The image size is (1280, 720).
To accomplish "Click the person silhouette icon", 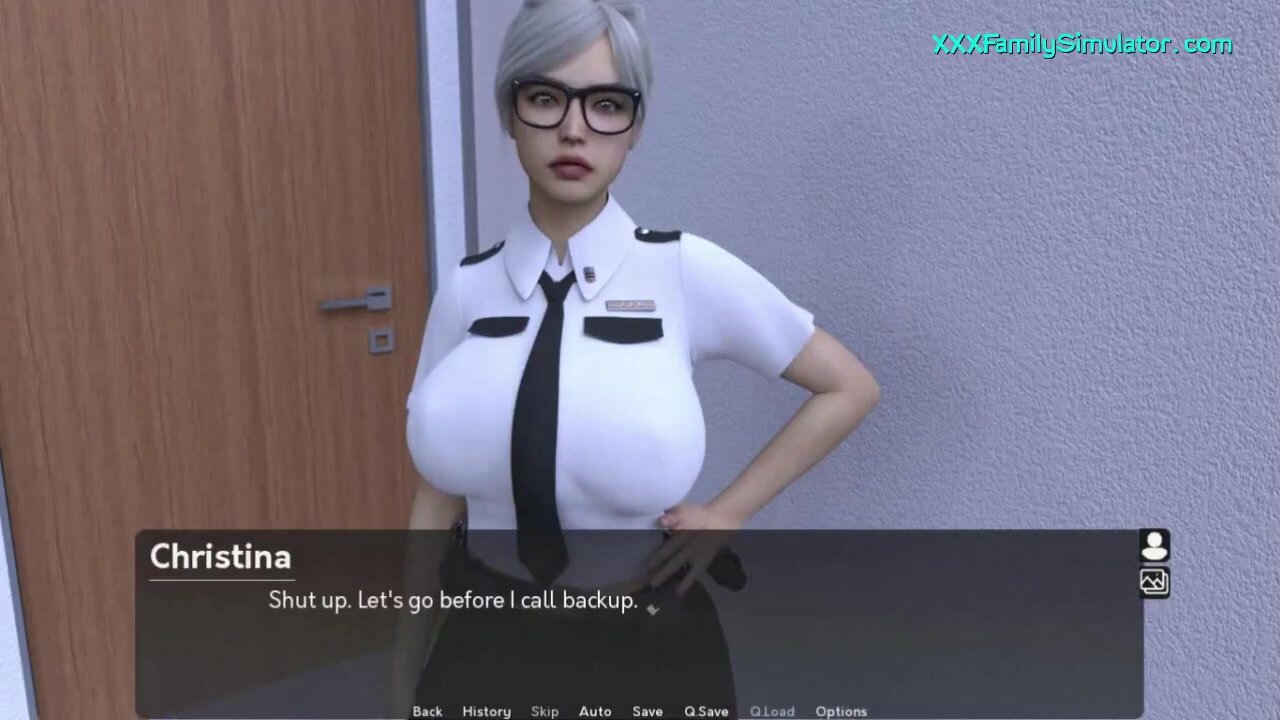I will pyautogui.click(x=1155, y=546).
